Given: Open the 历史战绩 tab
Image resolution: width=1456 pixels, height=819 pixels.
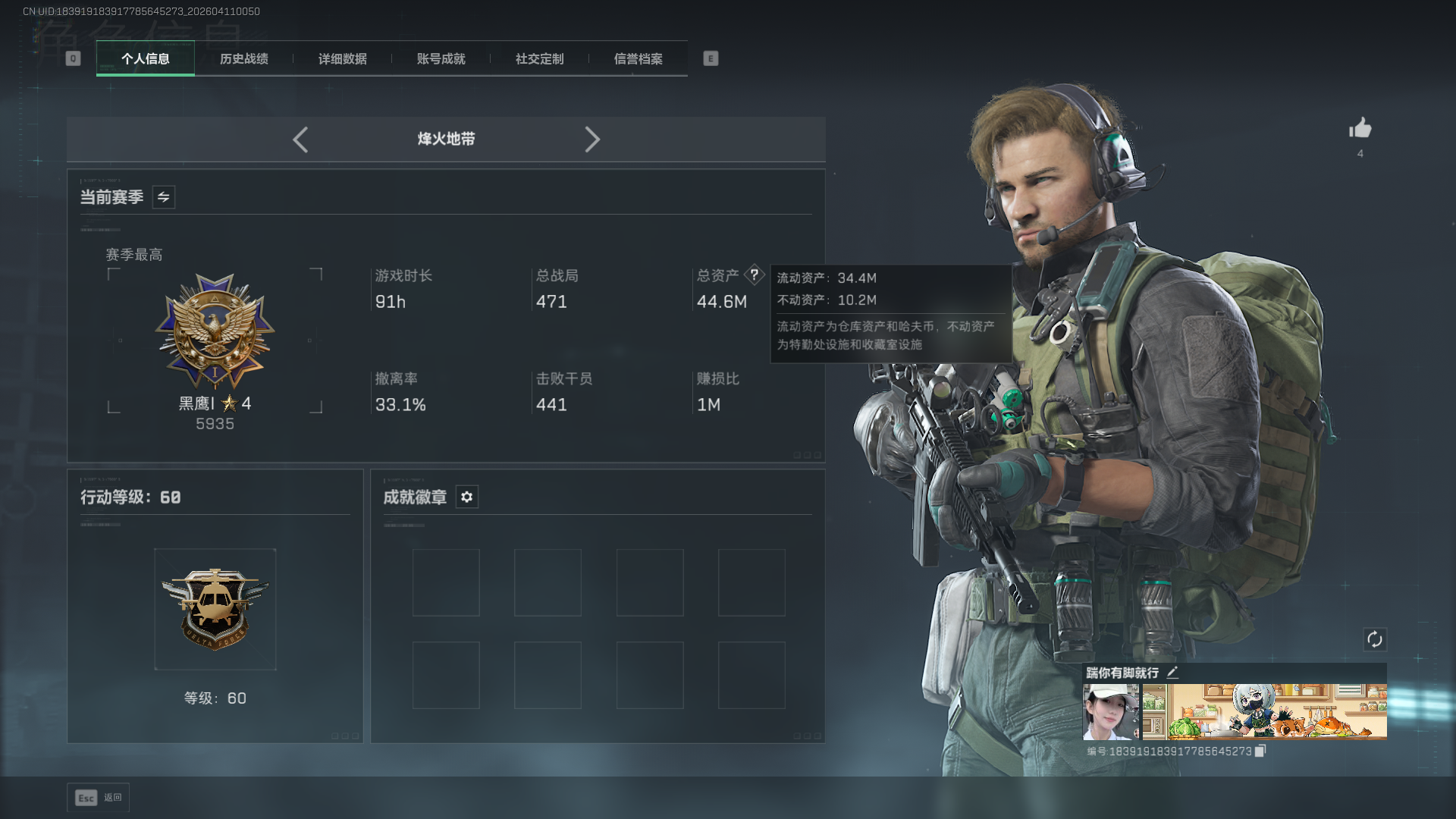Looking at the screenshot, I should [x=244, y=59].
